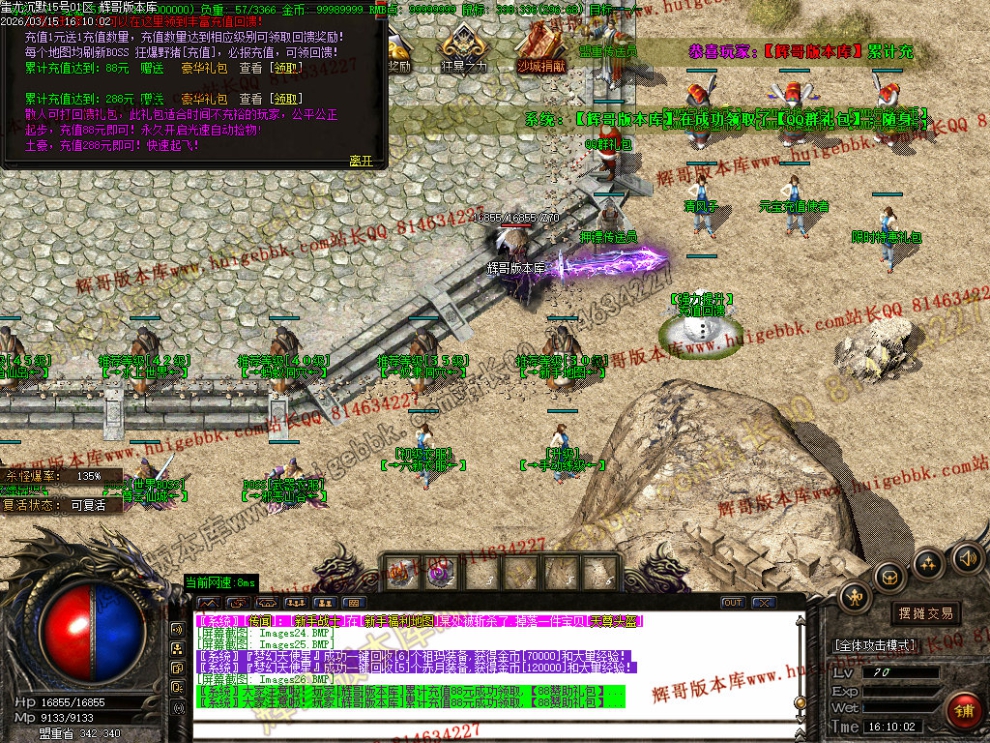Claim the 288元 recharge gift pack
Viewport: 990px width, 743px height.
coord(287,99)
